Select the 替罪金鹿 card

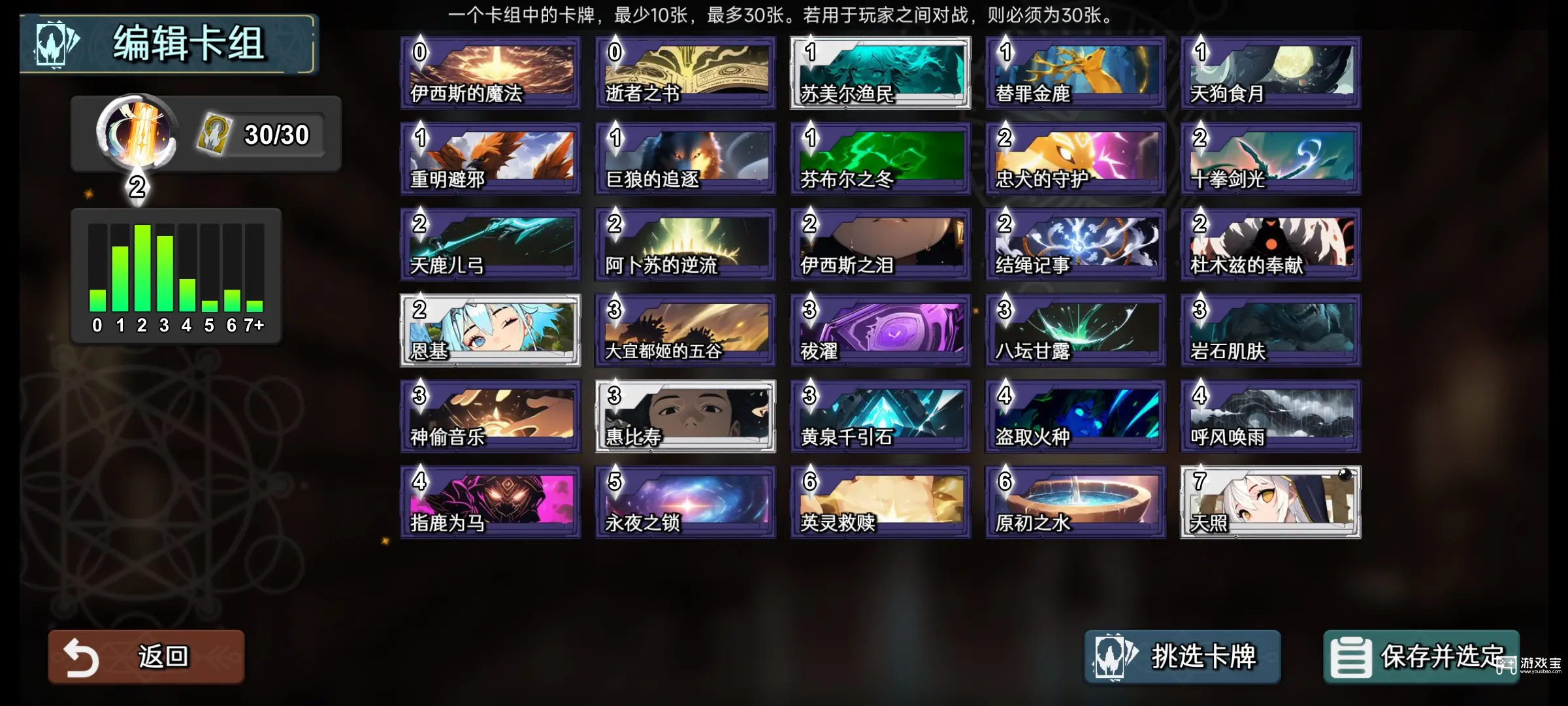(1075, 73)
